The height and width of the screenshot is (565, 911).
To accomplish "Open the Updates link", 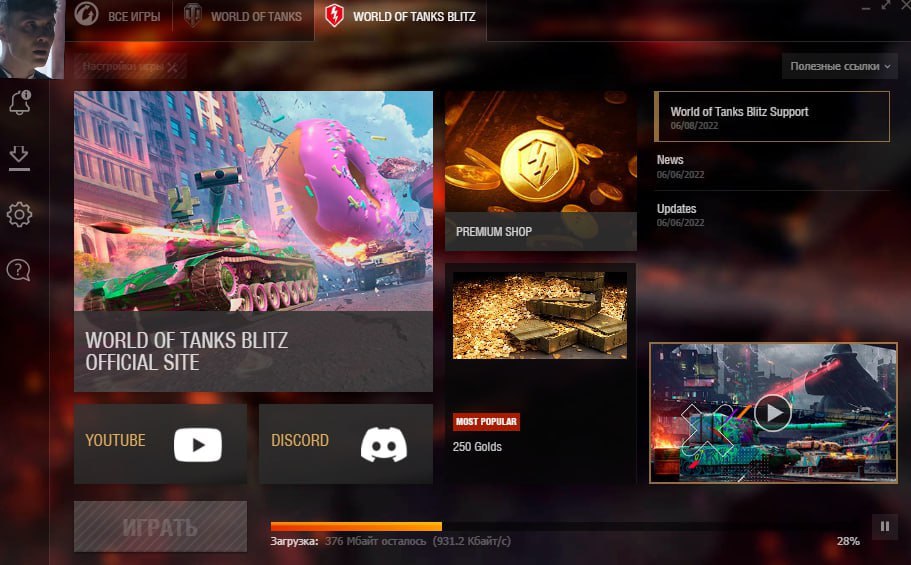I will click(x=677, y=209).
